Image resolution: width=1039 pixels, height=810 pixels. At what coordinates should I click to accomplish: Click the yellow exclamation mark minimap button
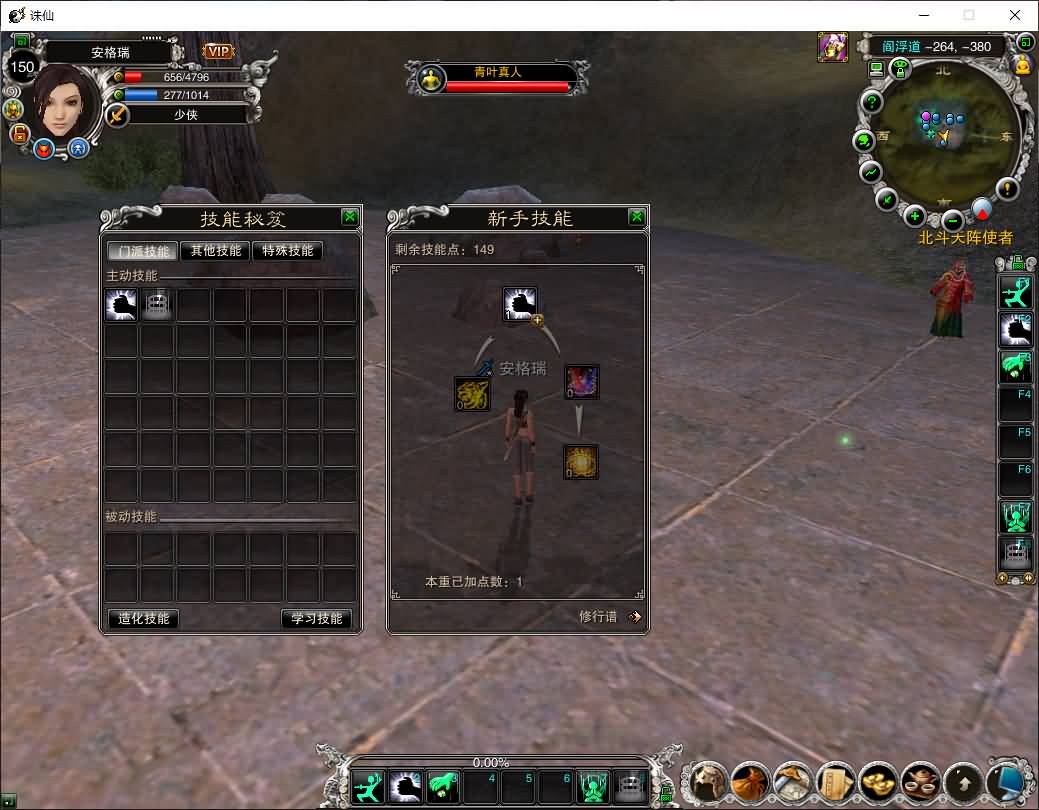1007,188
